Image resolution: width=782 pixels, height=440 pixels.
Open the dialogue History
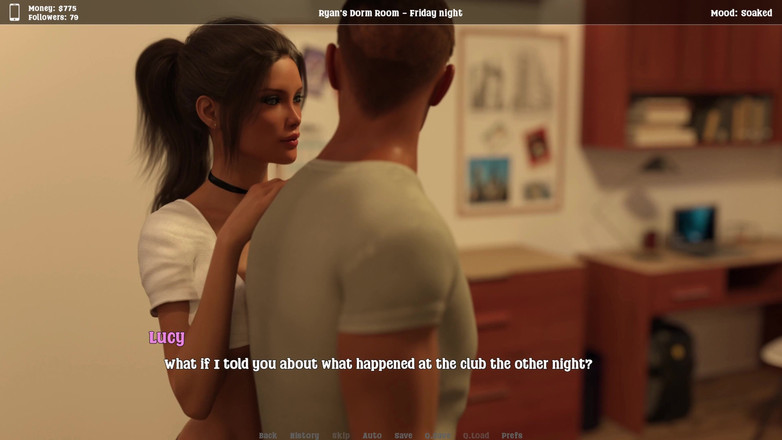304,435
